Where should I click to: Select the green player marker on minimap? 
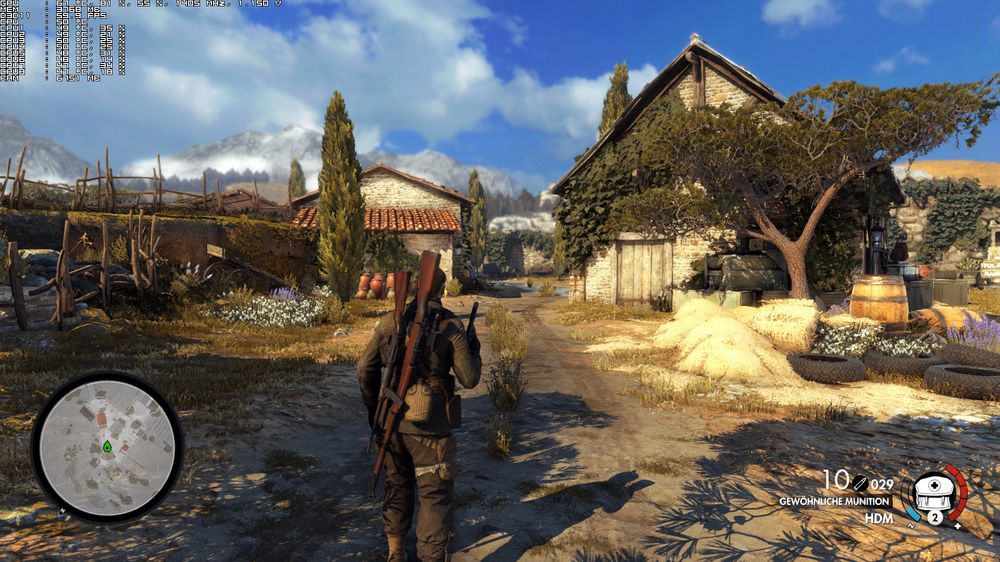click(x=106, y=446)
